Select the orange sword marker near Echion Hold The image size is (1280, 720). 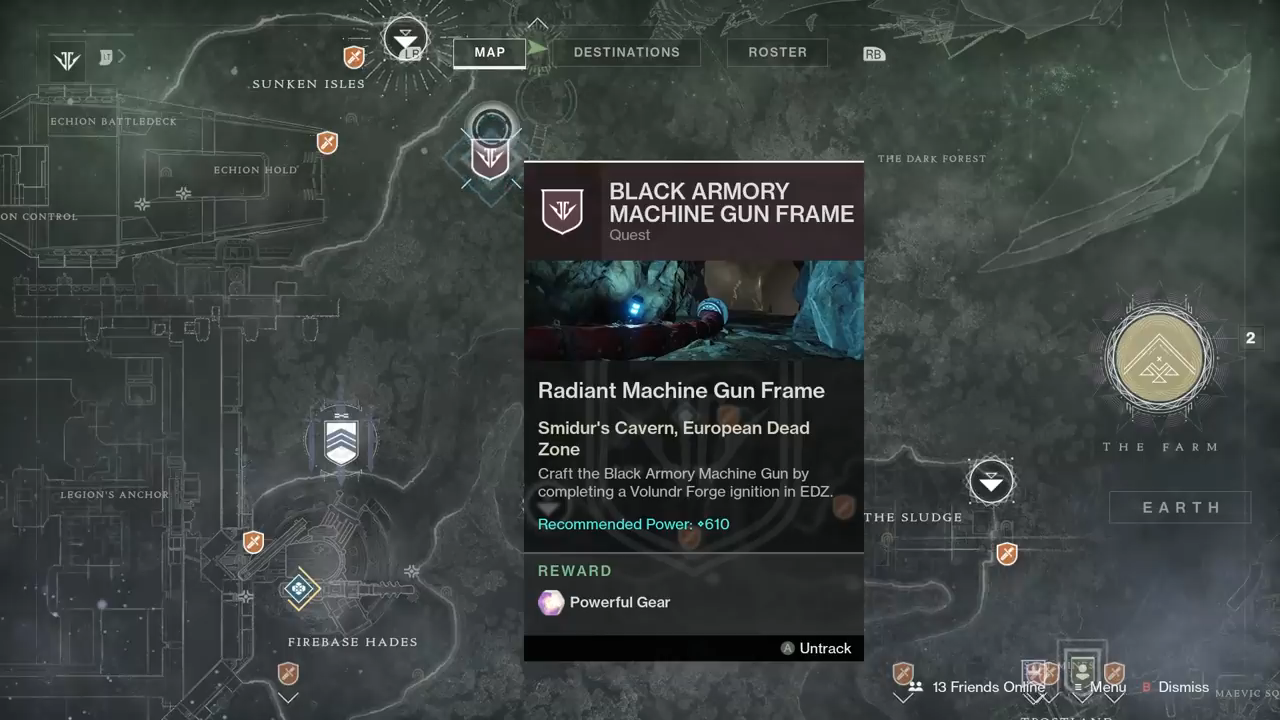click(327, 143)
